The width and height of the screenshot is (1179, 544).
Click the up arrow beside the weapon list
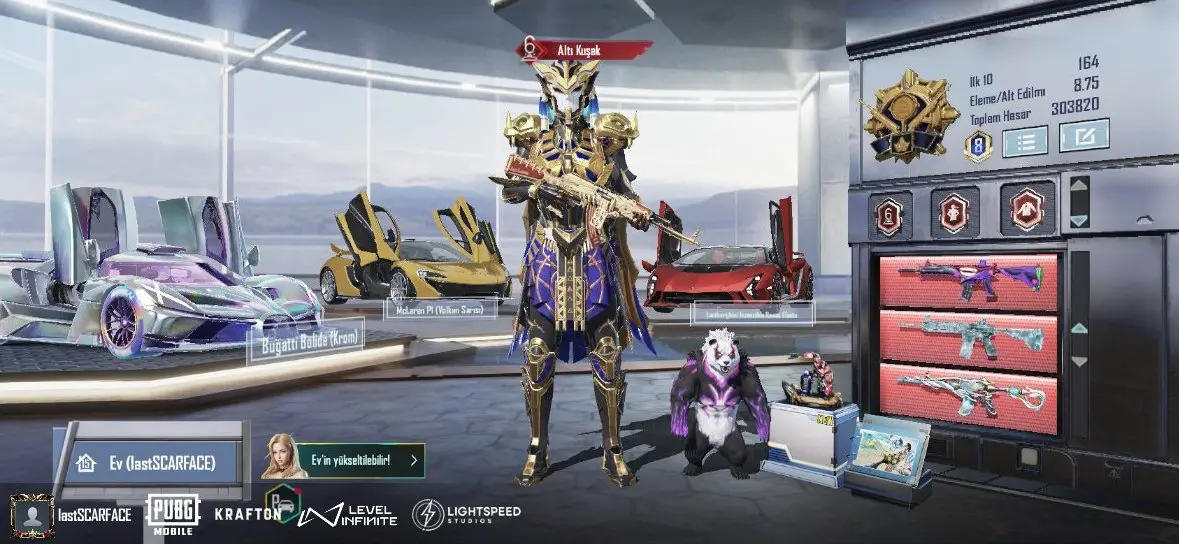pos(1078,327)
